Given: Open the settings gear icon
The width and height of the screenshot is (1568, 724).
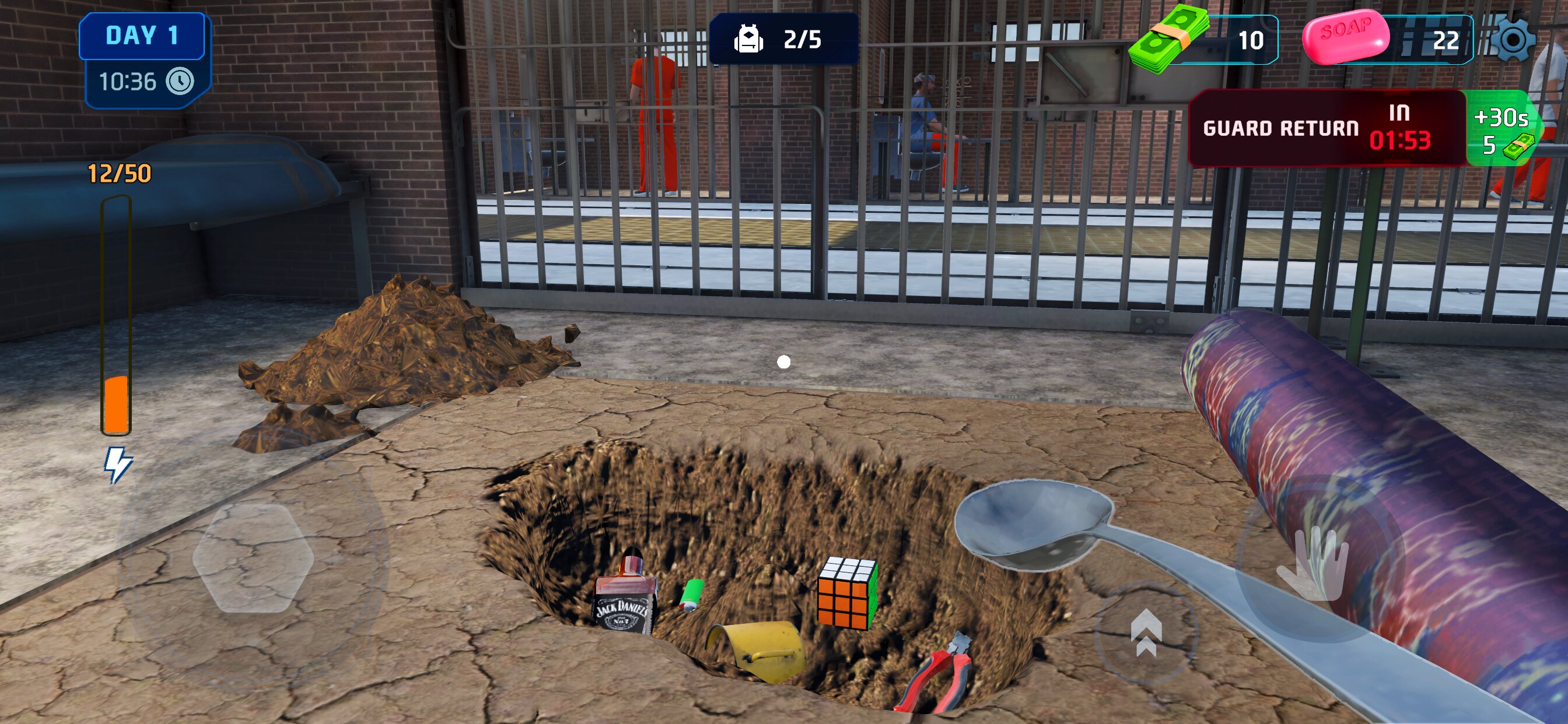Looking at the screenshot, I should [1513, 40].
